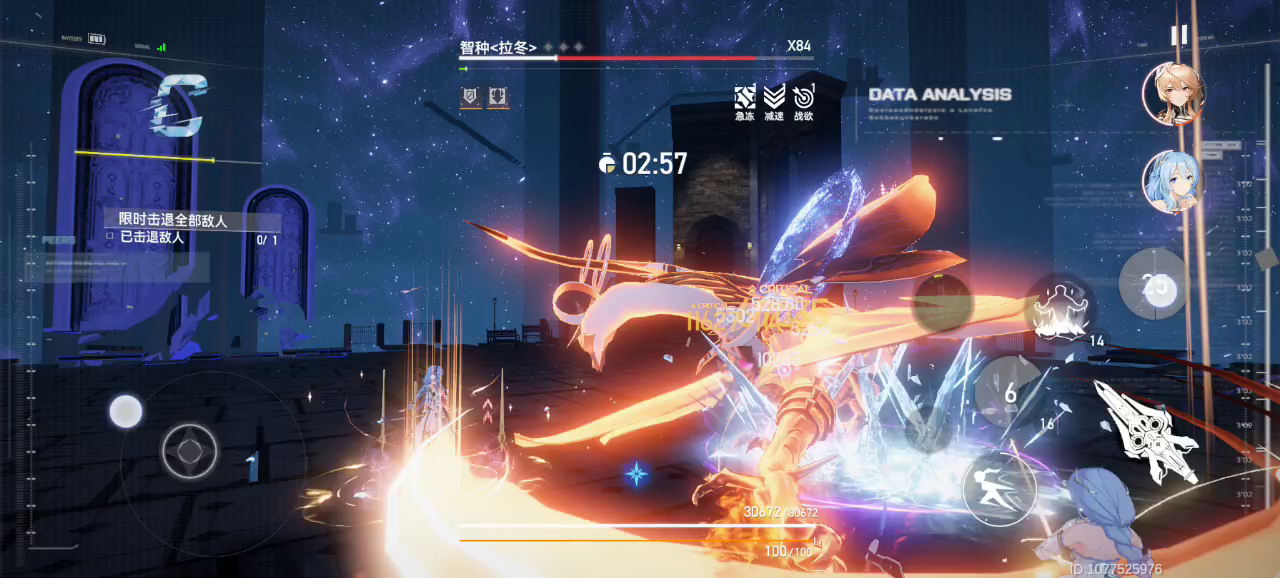
Task: Inspect the slow-down debuff icon
Action: click(x=774, y=97)
